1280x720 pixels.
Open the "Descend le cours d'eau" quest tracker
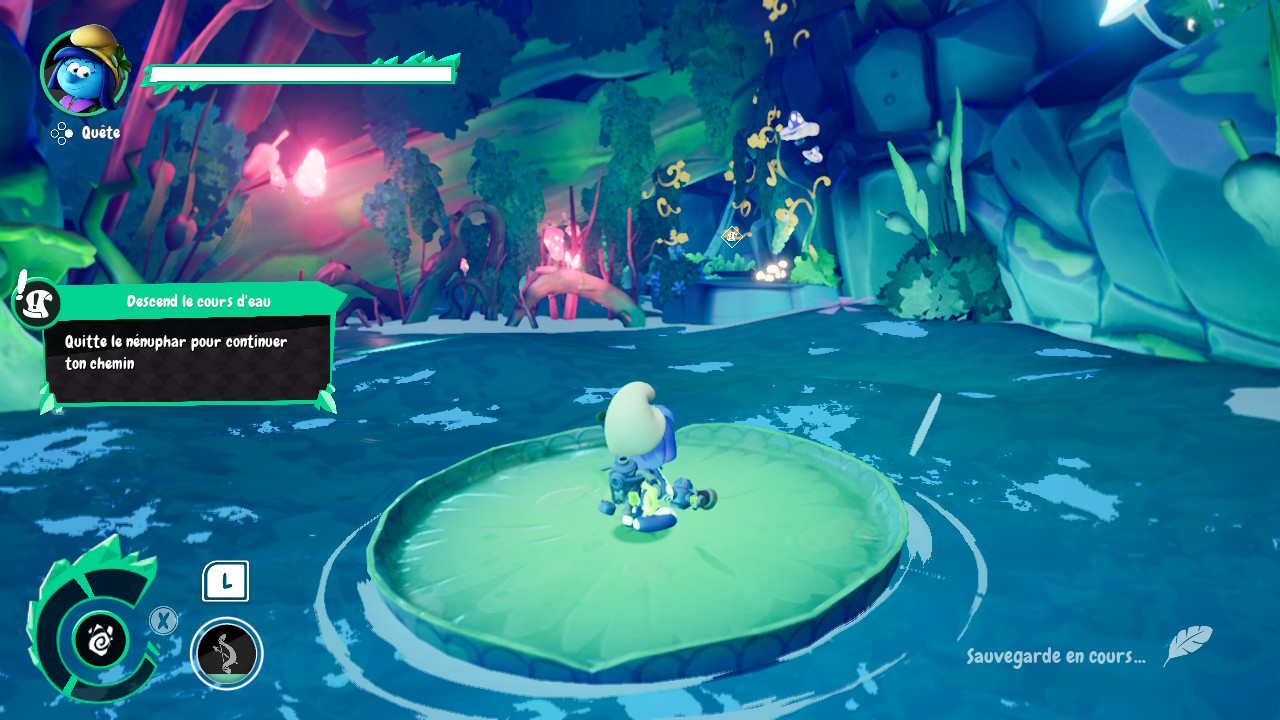(x=198, y=301)
